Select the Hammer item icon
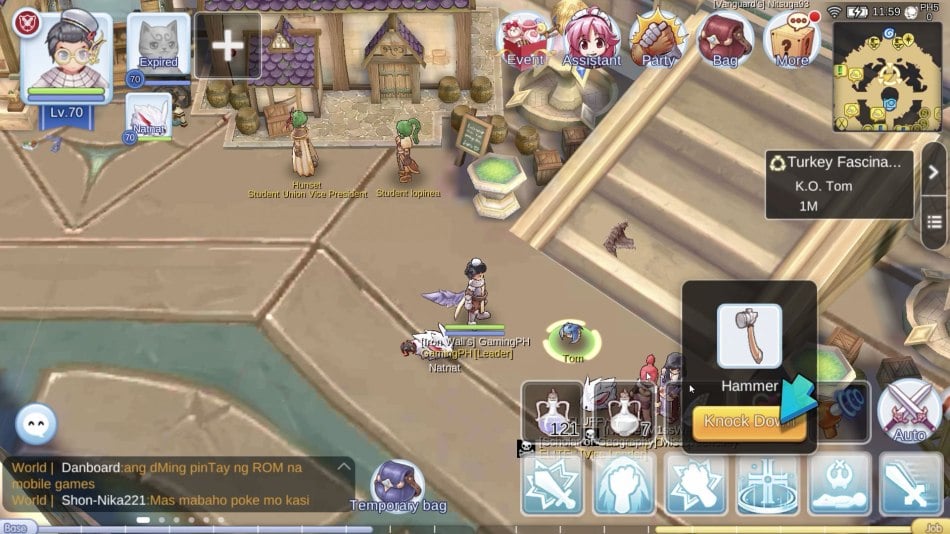This screenshot has height=534, width=950. pos(749,337)
